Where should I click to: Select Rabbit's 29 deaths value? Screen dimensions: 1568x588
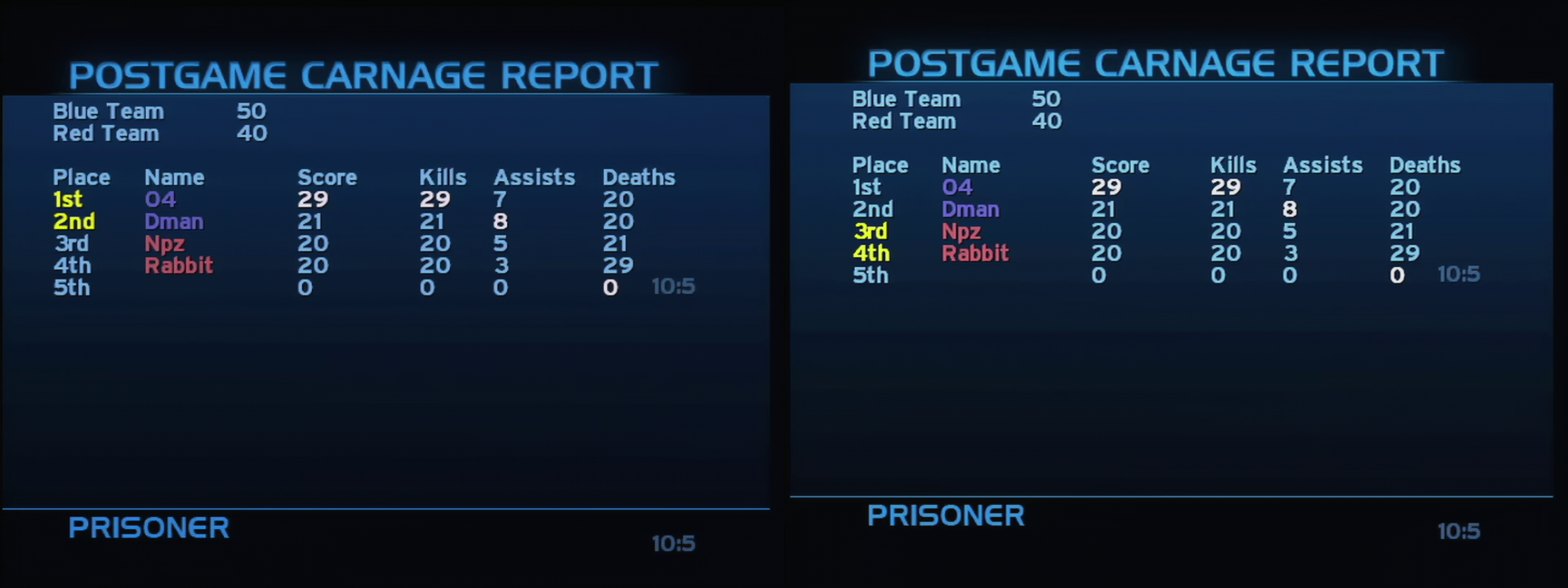[x=618, y=265]
